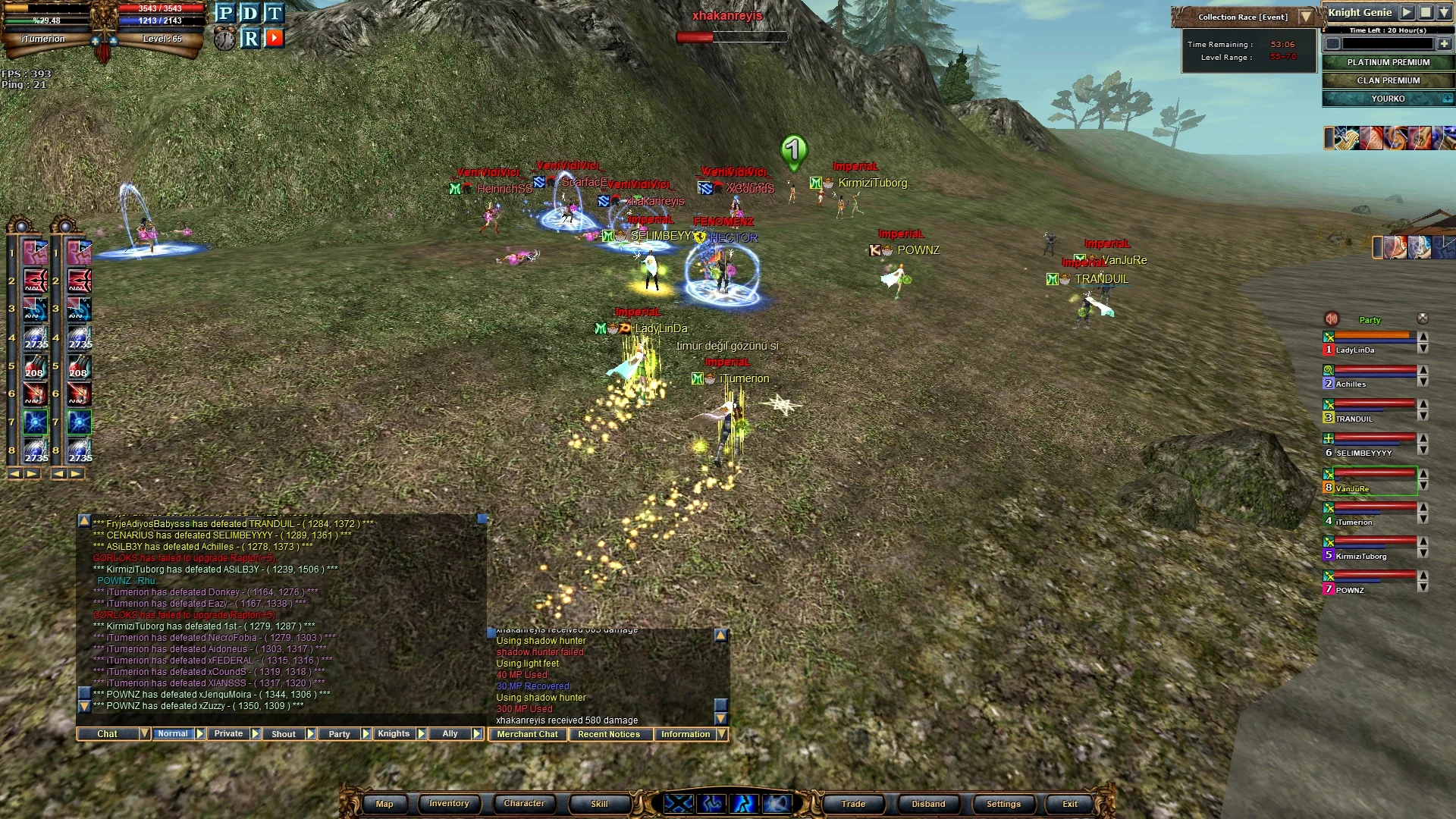The width and height of the screenshot is (1456, 819).
Task: Open the Knights chat tab
Action: click(x=394, y=734)
